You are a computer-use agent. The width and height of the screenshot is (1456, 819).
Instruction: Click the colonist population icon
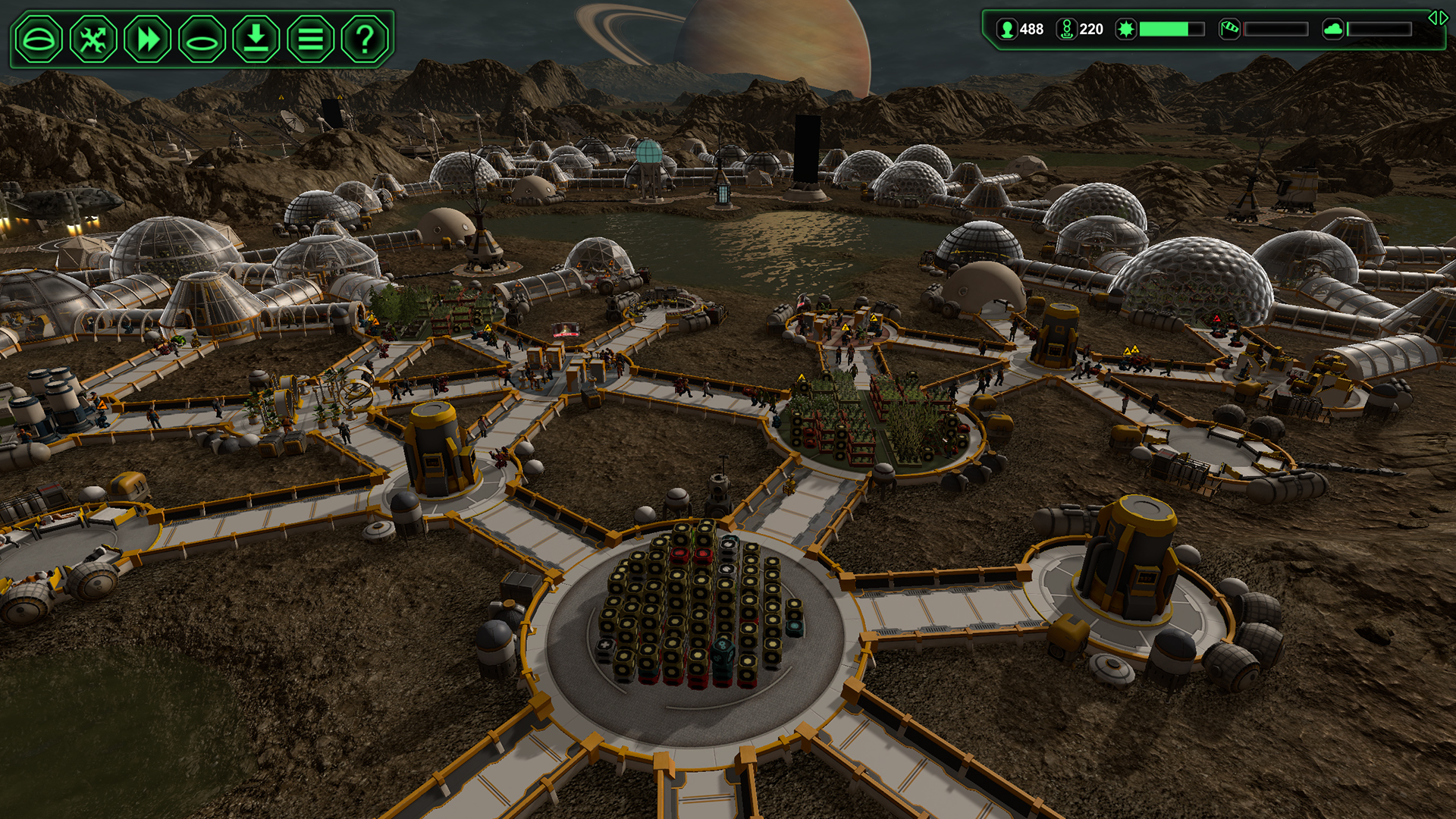(x=1007, y=30)
